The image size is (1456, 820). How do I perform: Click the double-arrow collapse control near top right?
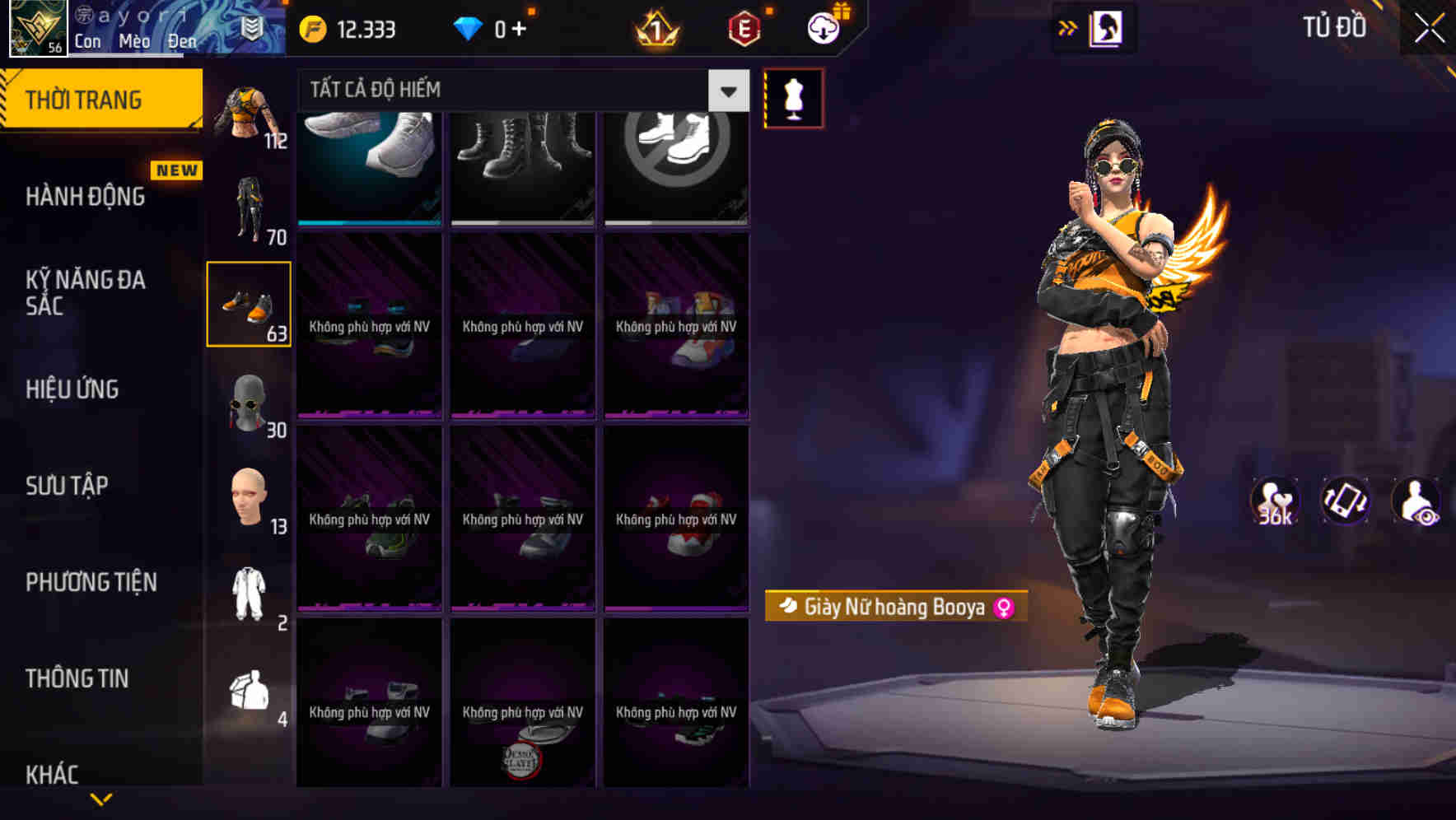[1066, 27]
